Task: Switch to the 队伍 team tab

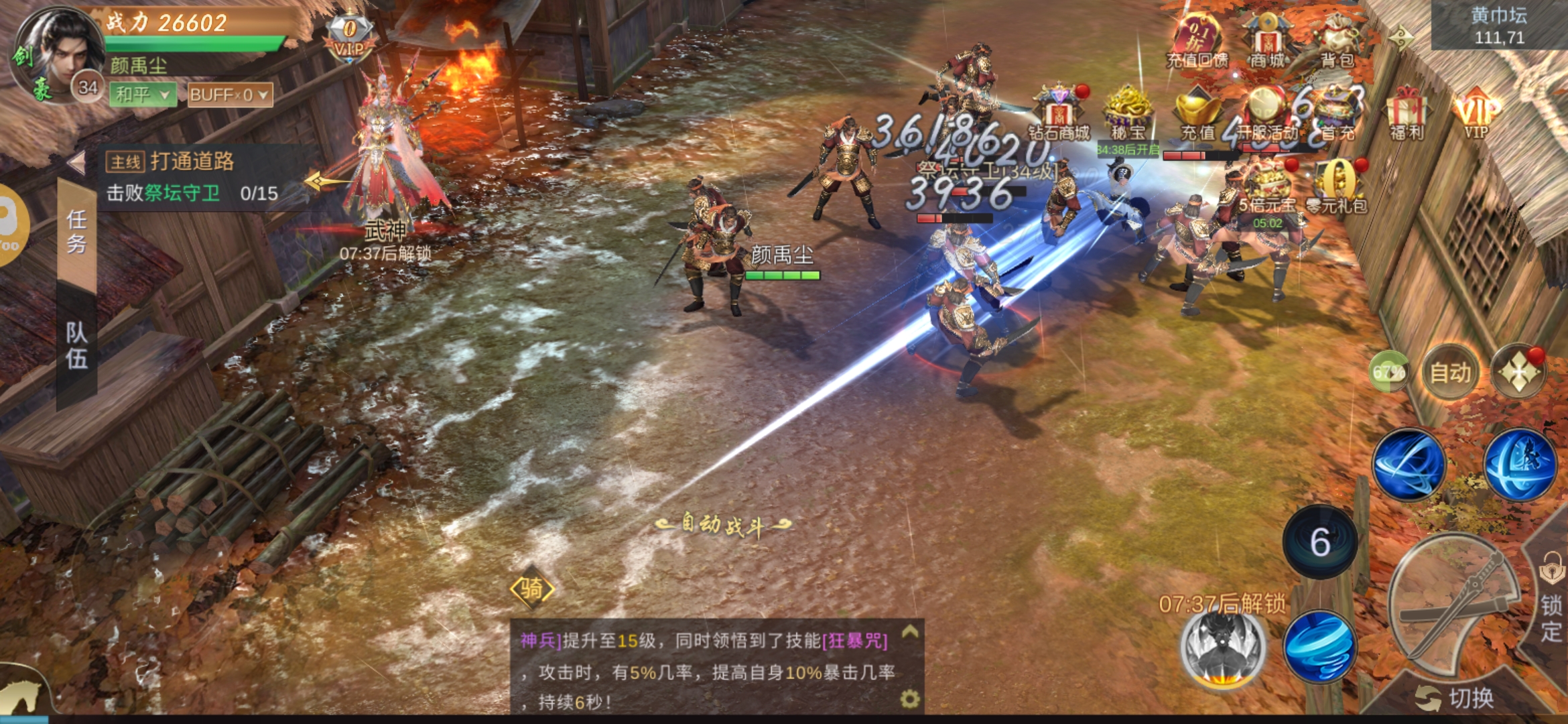Action: (x=76, y=345)
